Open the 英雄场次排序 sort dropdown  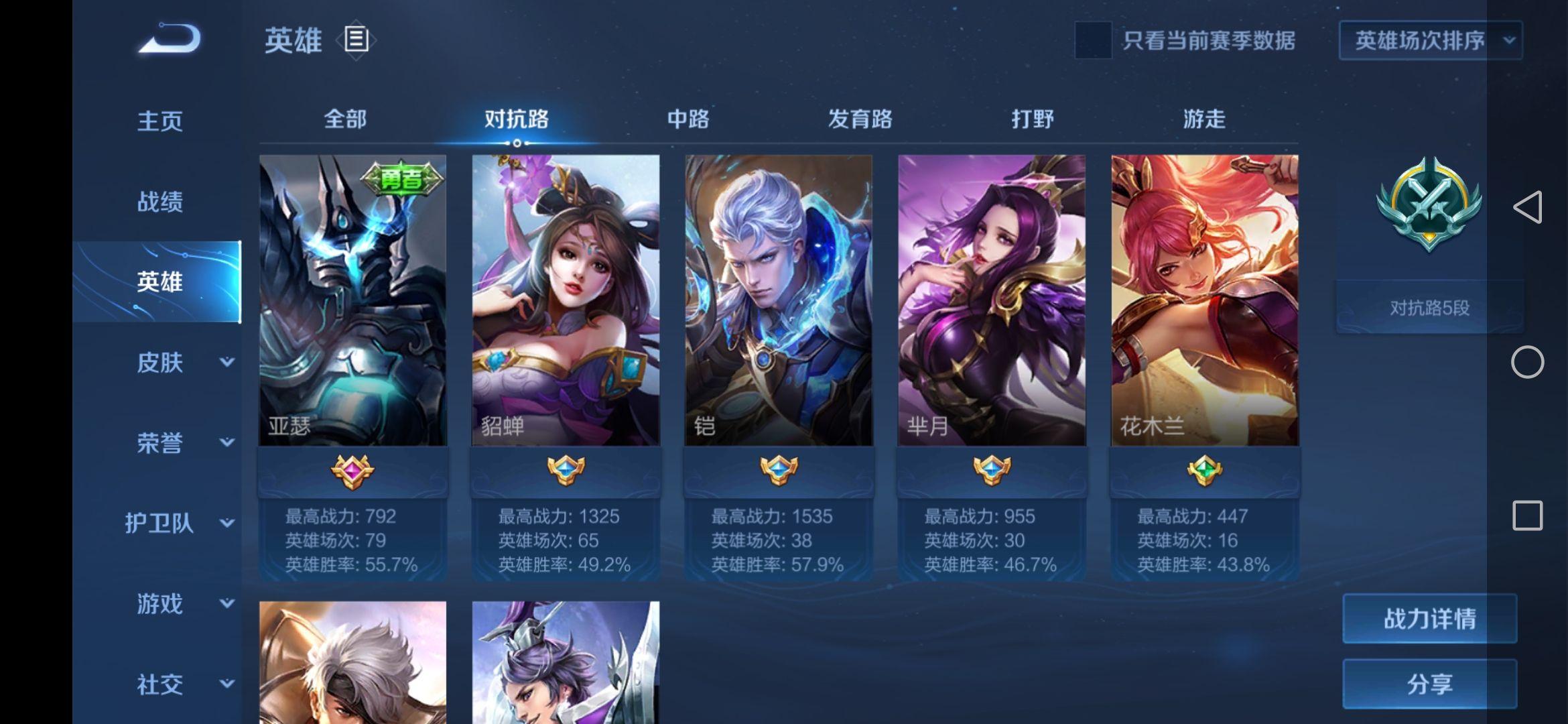[1430, 40]
